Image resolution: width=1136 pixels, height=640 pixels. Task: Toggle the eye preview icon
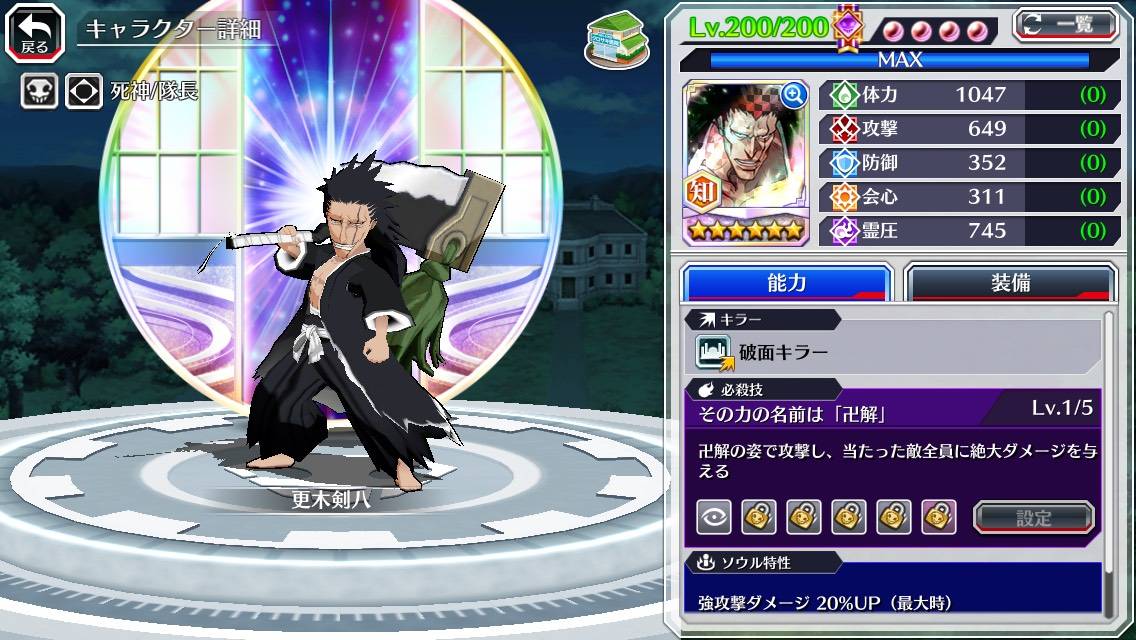click(713, 517)
